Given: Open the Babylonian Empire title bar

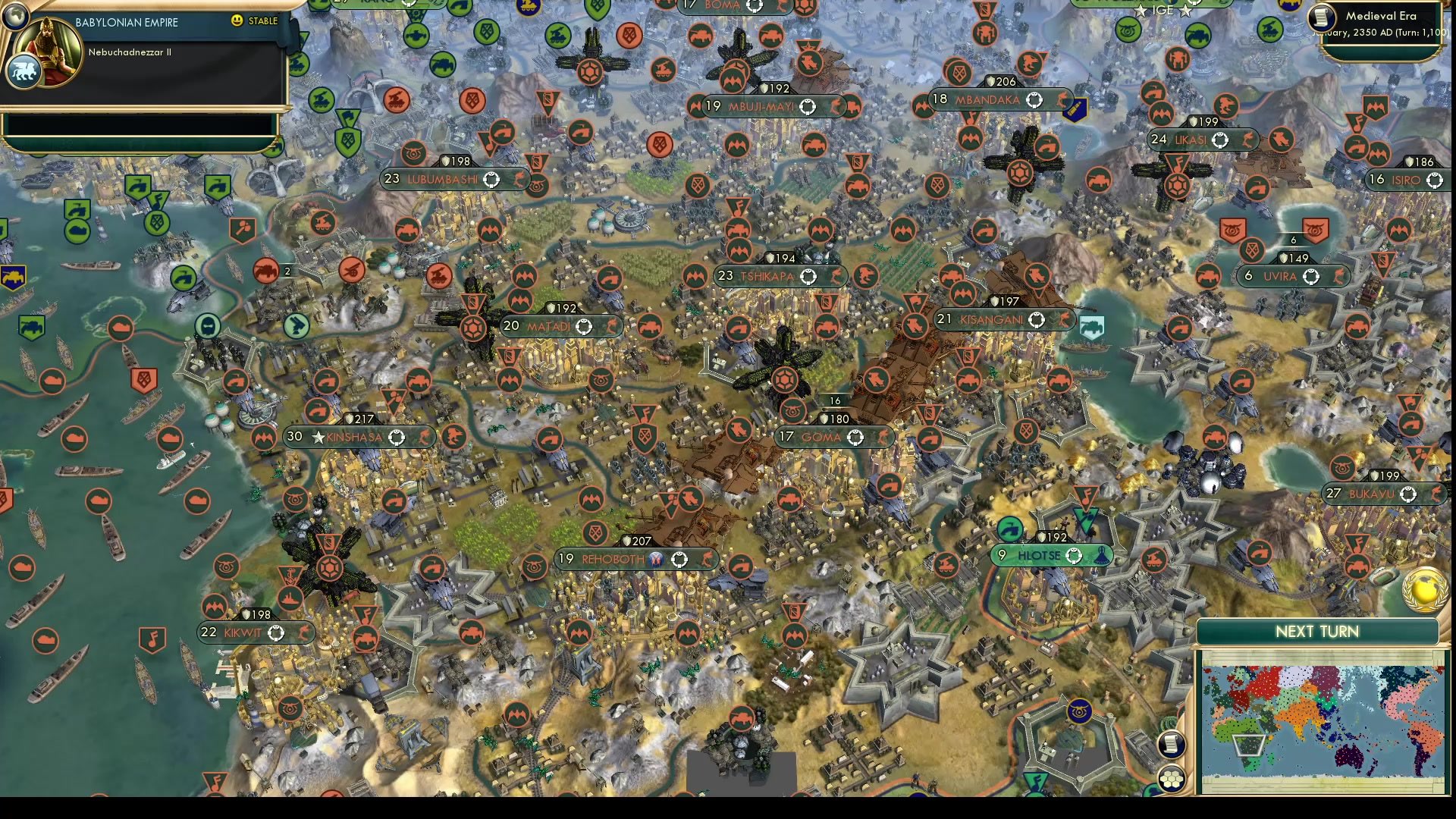Looking at the screenshot, I should pos(125,22).
